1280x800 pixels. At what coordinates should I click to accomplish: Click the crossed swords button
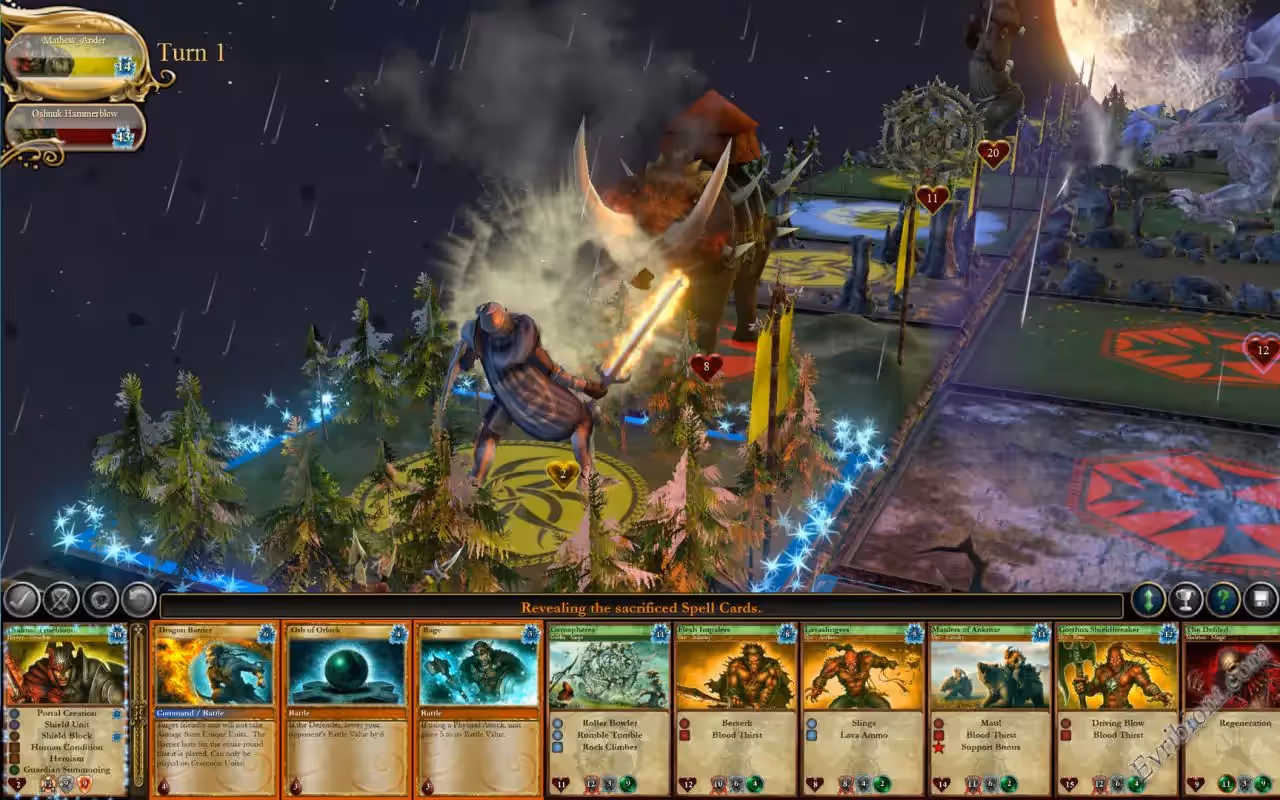coord(61,600)
